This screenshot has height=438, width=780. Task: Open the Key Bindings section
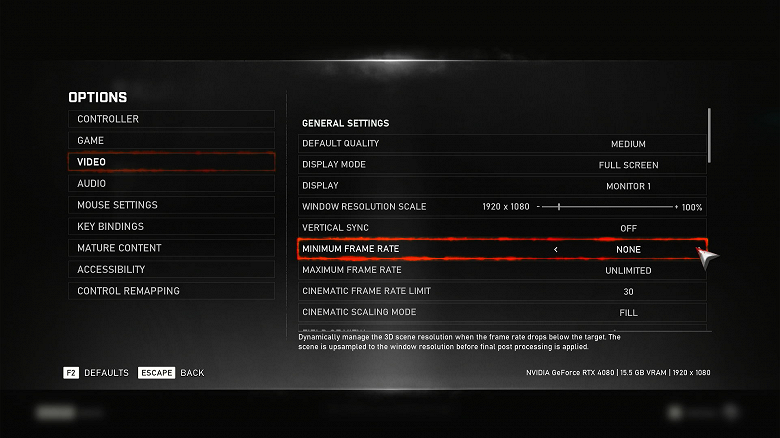170,227
